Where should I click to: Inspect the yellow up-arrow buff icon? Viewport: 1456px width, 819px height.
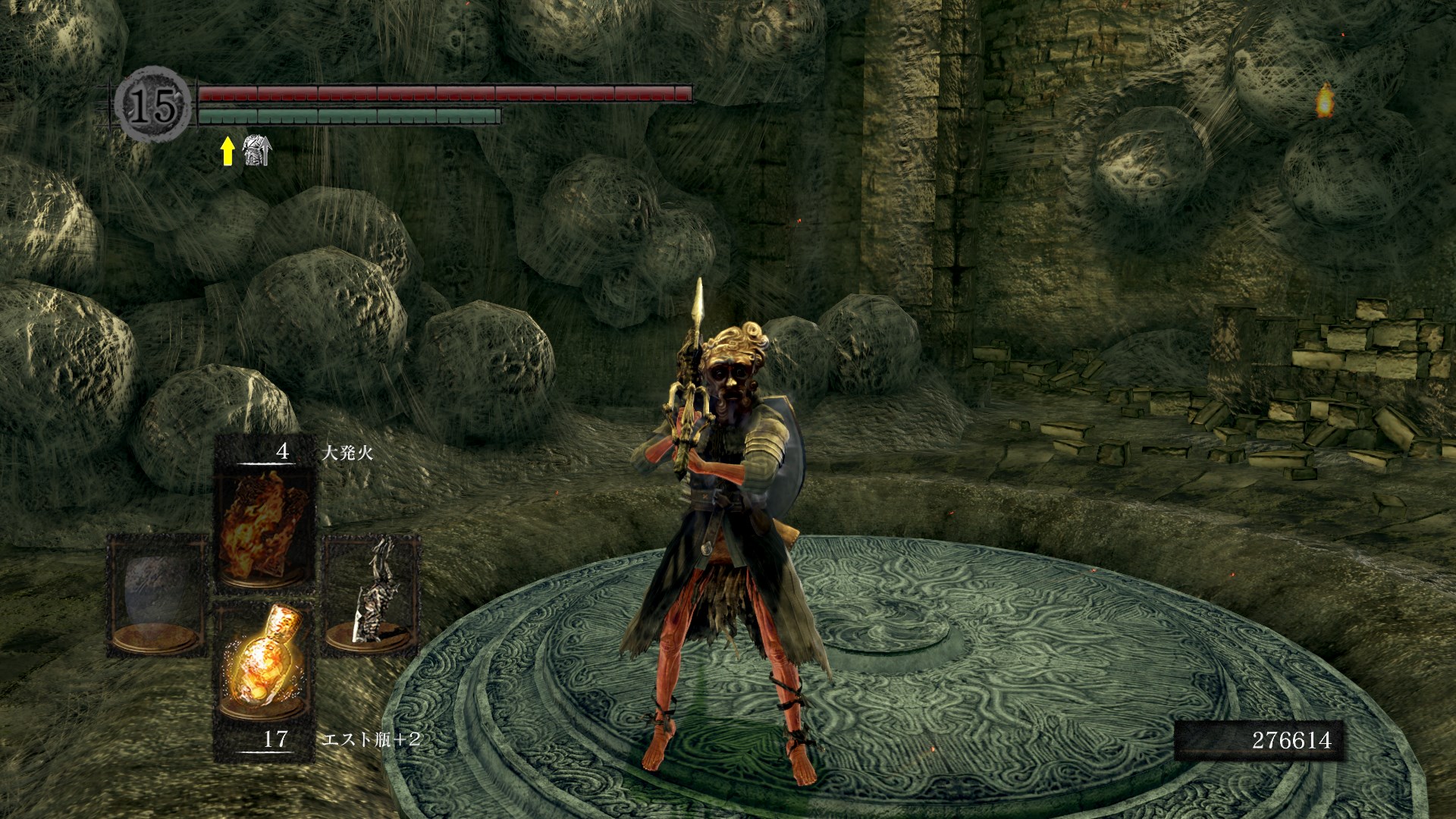click(227, 151)
